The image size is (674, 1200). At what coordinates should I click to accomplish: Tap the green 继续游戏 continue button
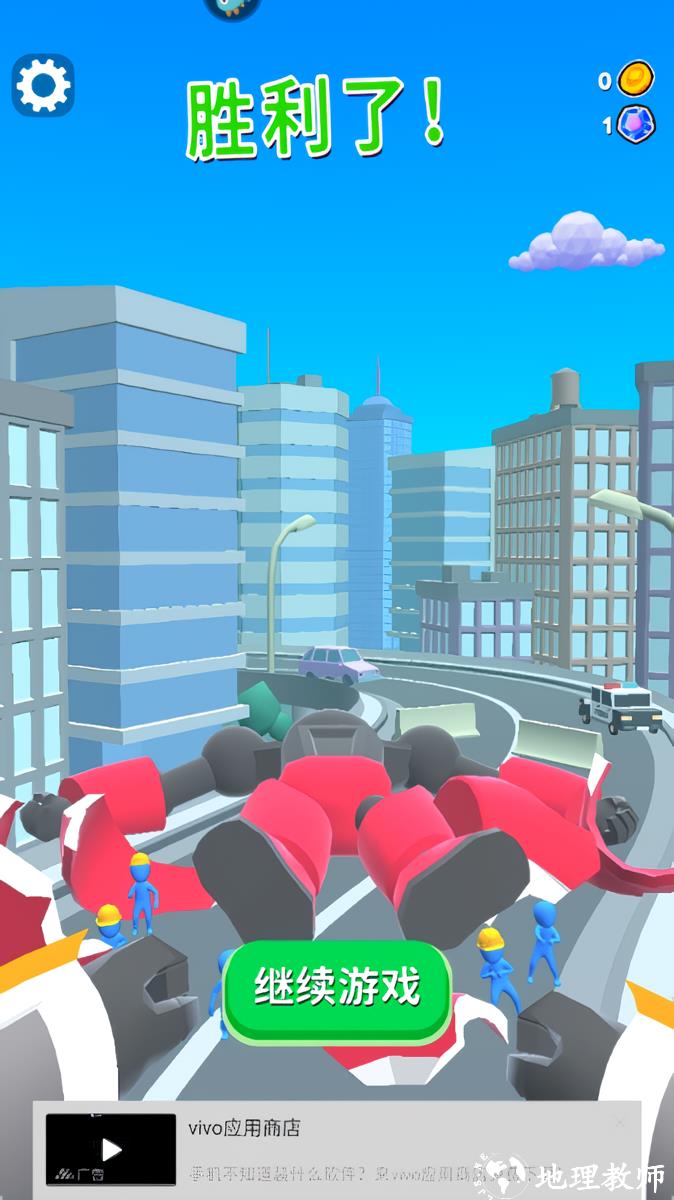(x=337, y=989)
